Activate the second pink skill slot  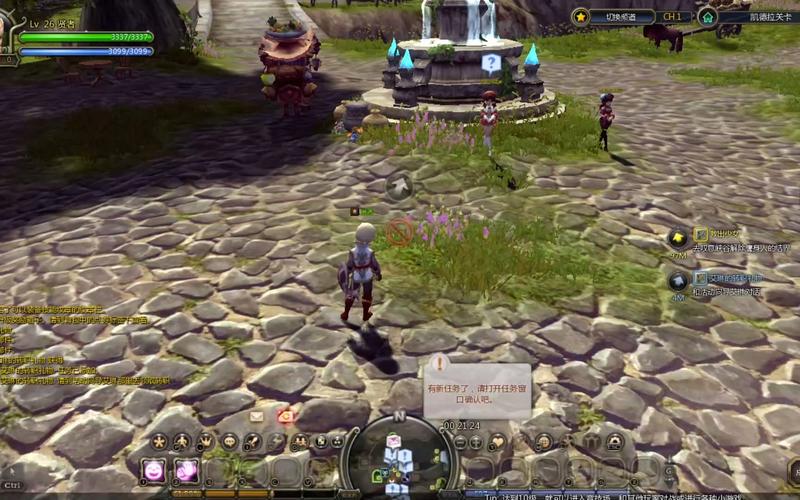pyautogui.click(x=186, y=470)
